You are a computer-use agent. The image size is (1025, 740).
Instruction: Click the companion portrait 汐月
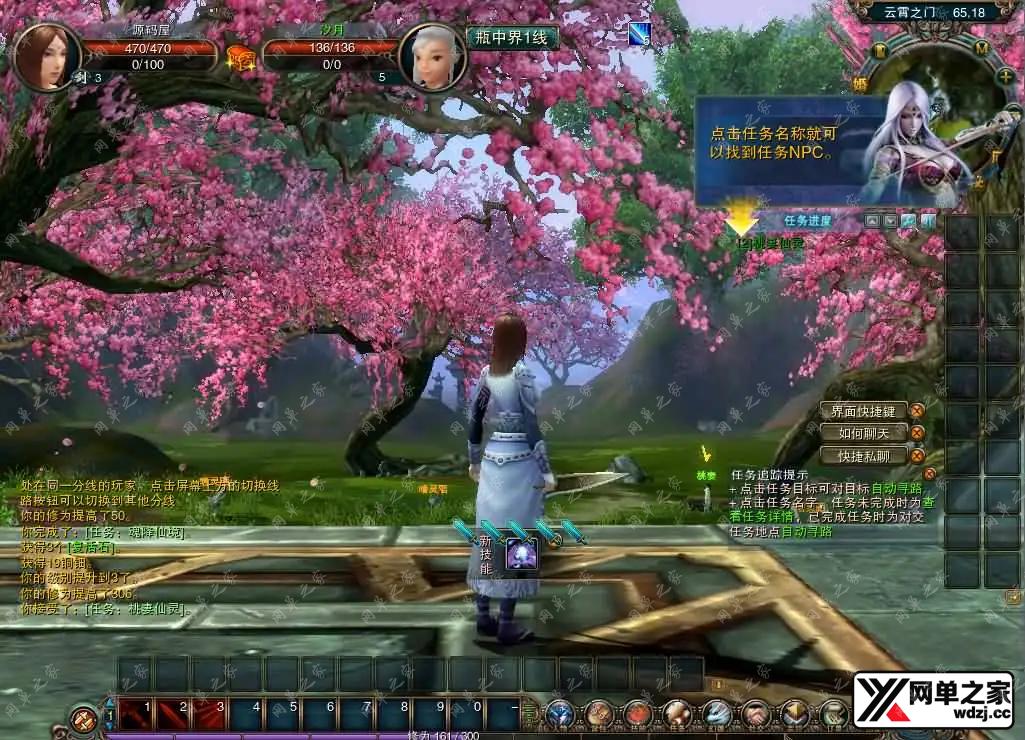(x=432, y=57)
